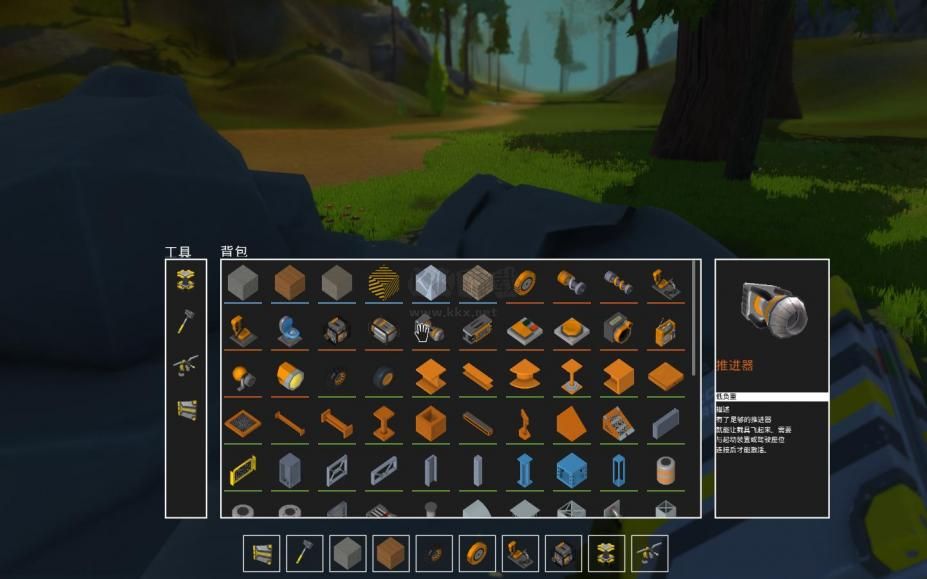This screenshot has width=927, height=579.
Task: Select the orange round button part
Action: (x=571, y=329)
